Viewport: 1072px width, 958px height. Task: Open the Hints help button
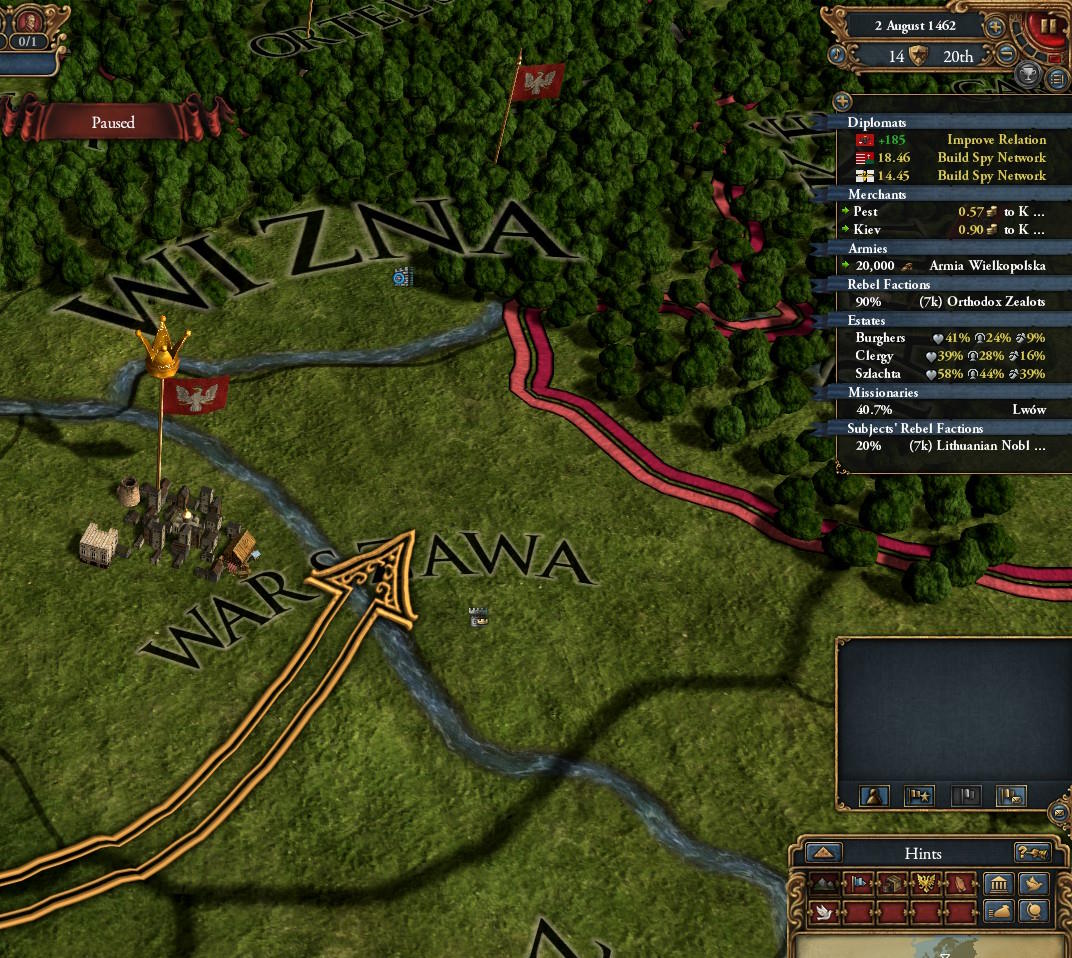[x=1031, y=853]
